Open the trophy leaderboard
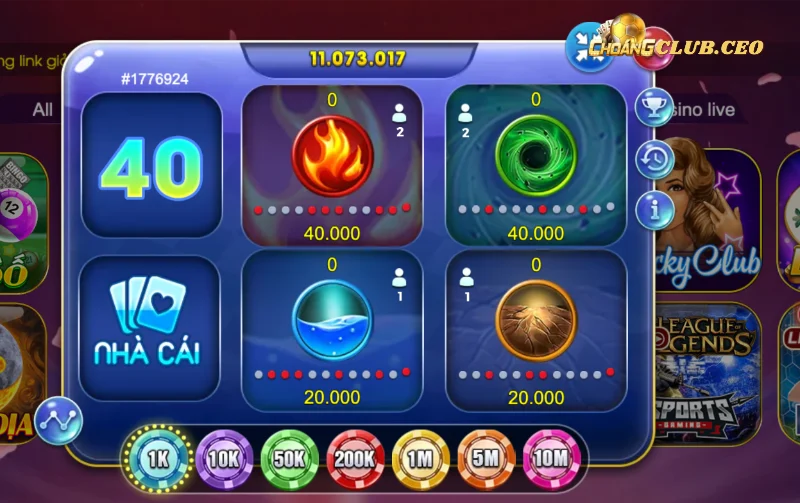Screen dimensions: 800x503 (654, 108)
